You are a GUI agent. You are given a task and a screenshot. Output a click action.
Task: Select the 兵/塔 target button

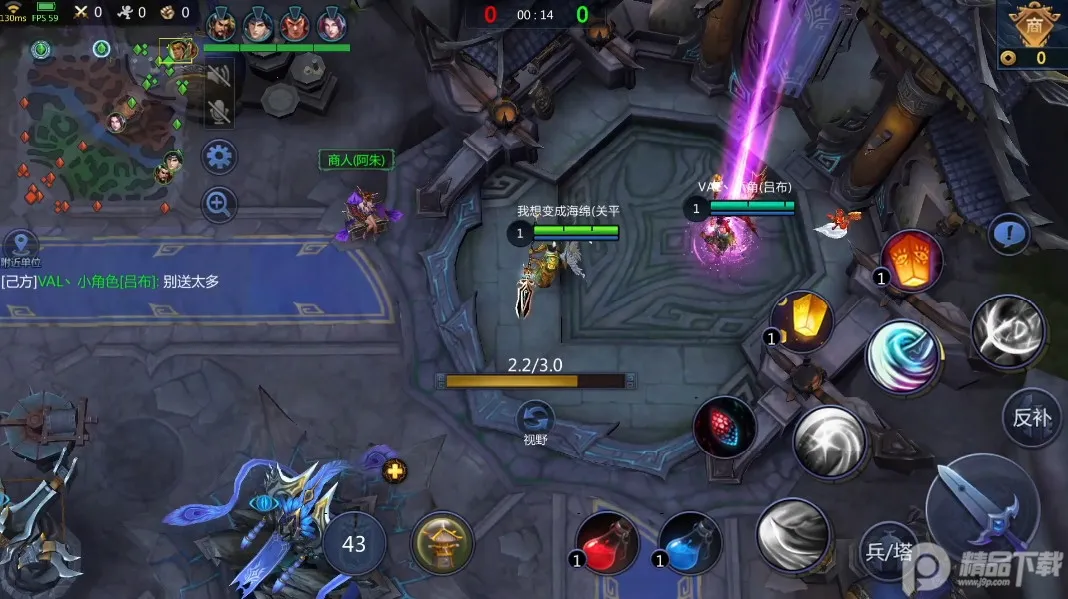[888, 551]
